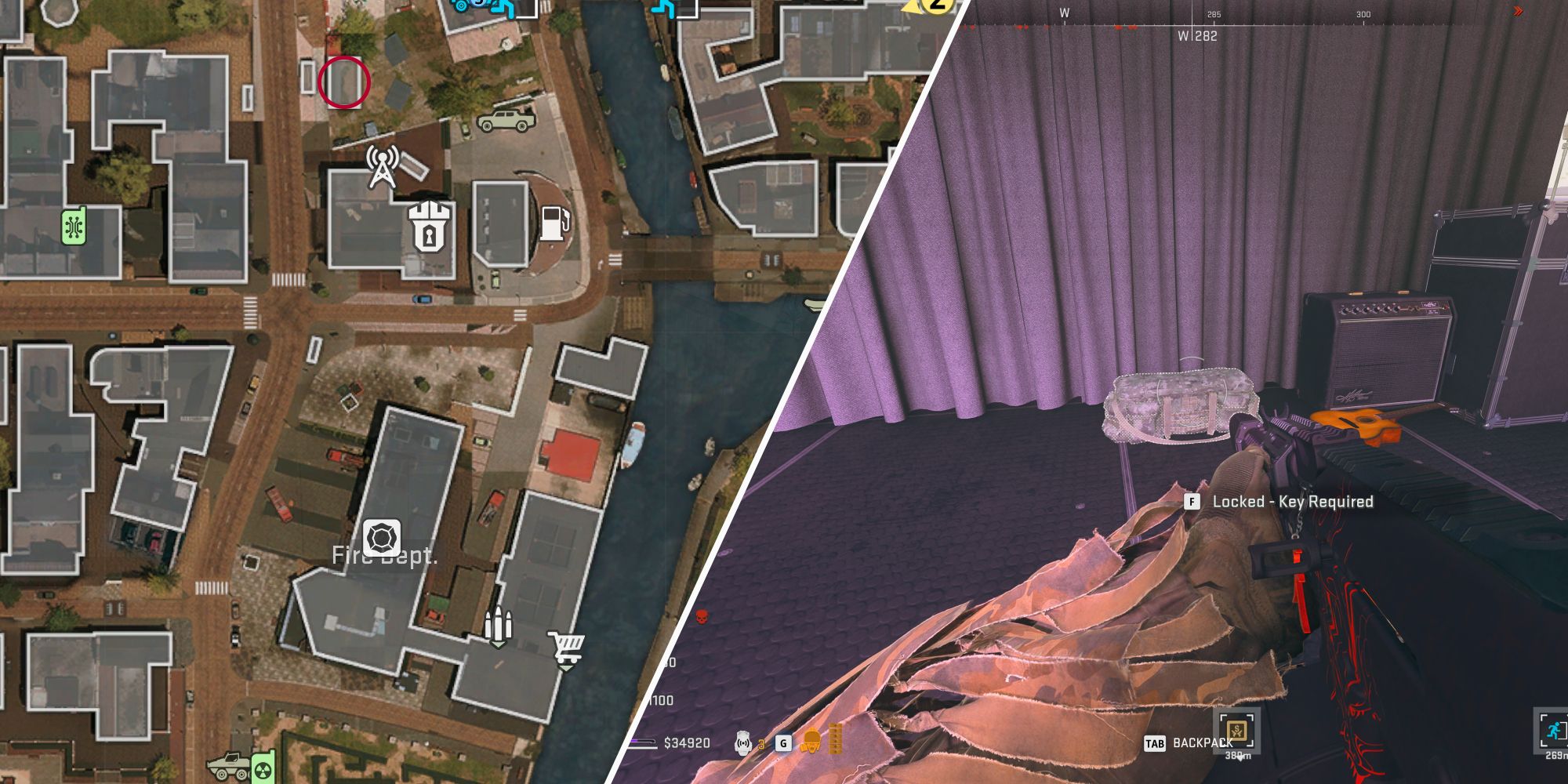Toggle the enemy skull marker on the HUD
The image size is (1568, 784).
700,616
